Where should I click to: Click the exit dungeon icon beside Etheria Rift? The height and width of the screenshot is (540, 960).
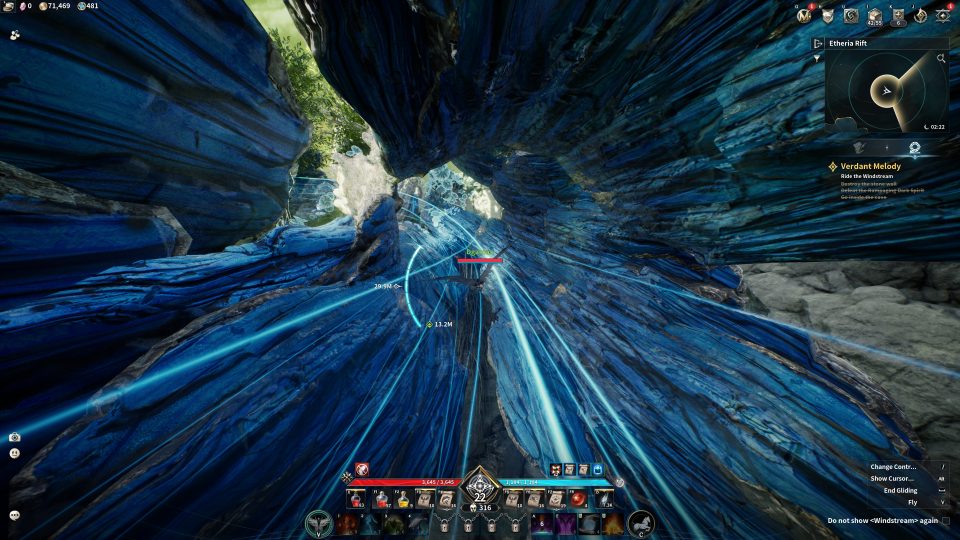pyautogui.click(x=818, y=44)
